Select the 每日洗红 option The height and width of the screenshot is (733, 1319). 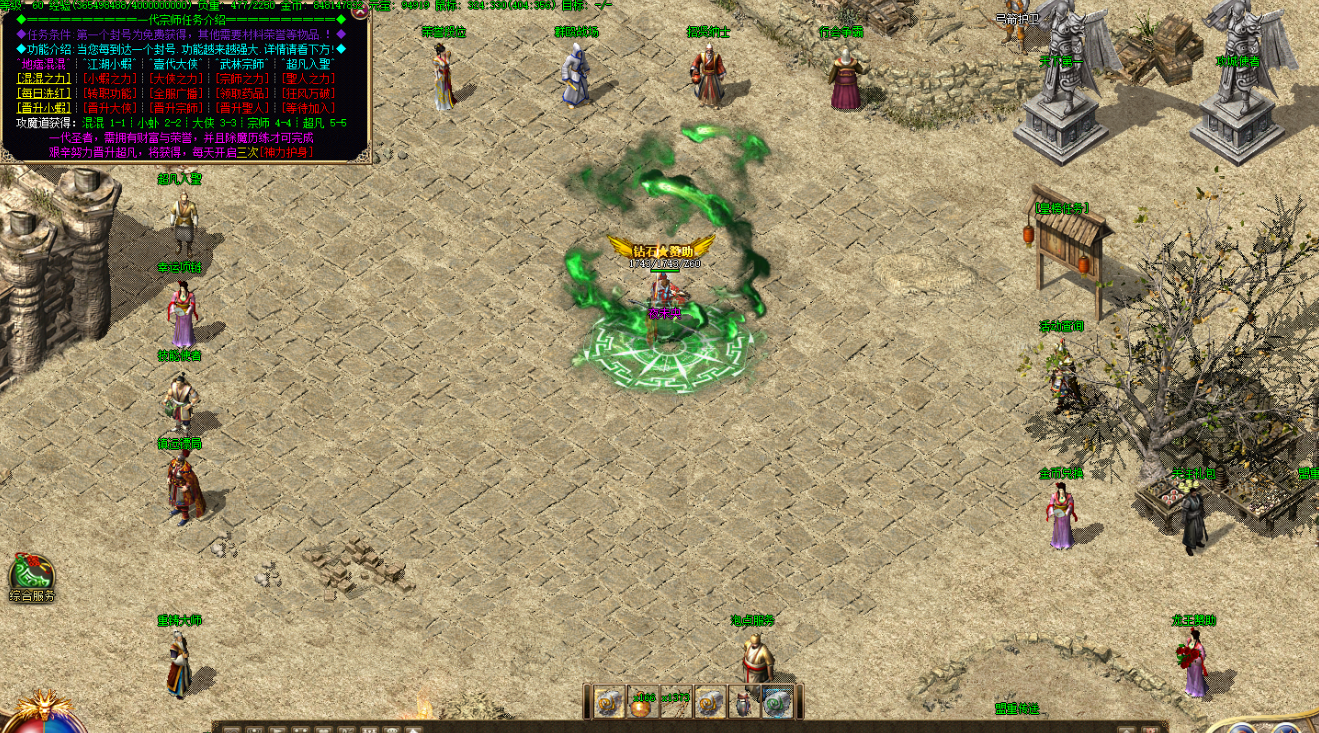44,93
